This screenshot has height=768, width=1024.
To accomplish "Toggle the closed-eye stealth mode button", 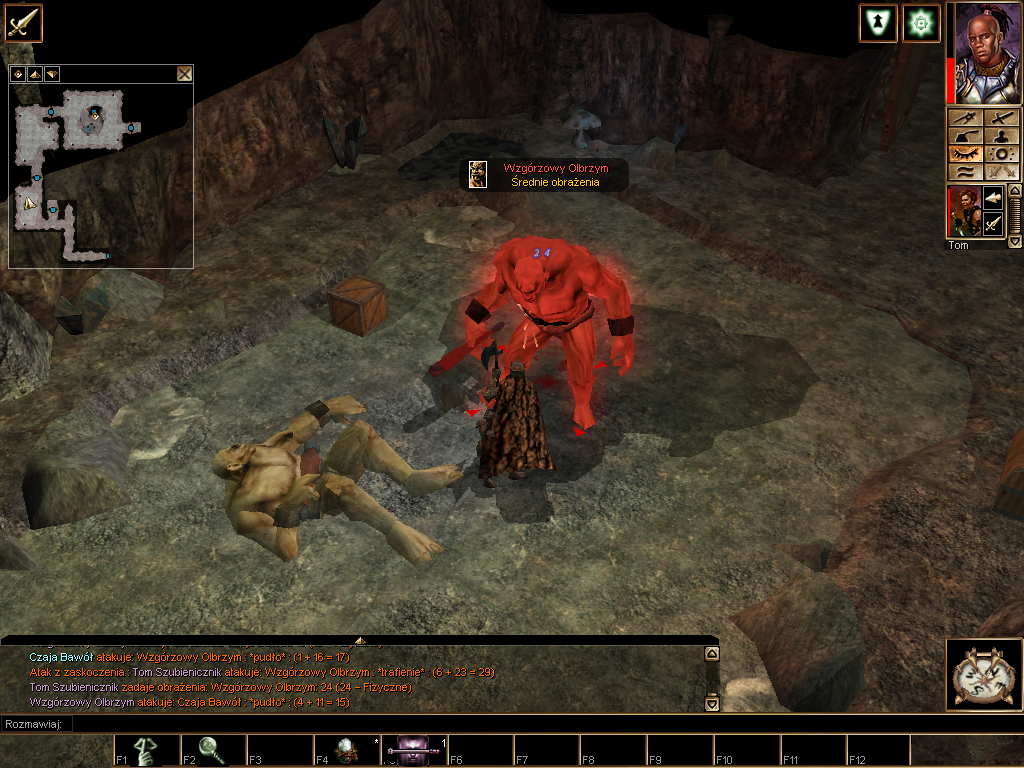I will tap(964, 154).
